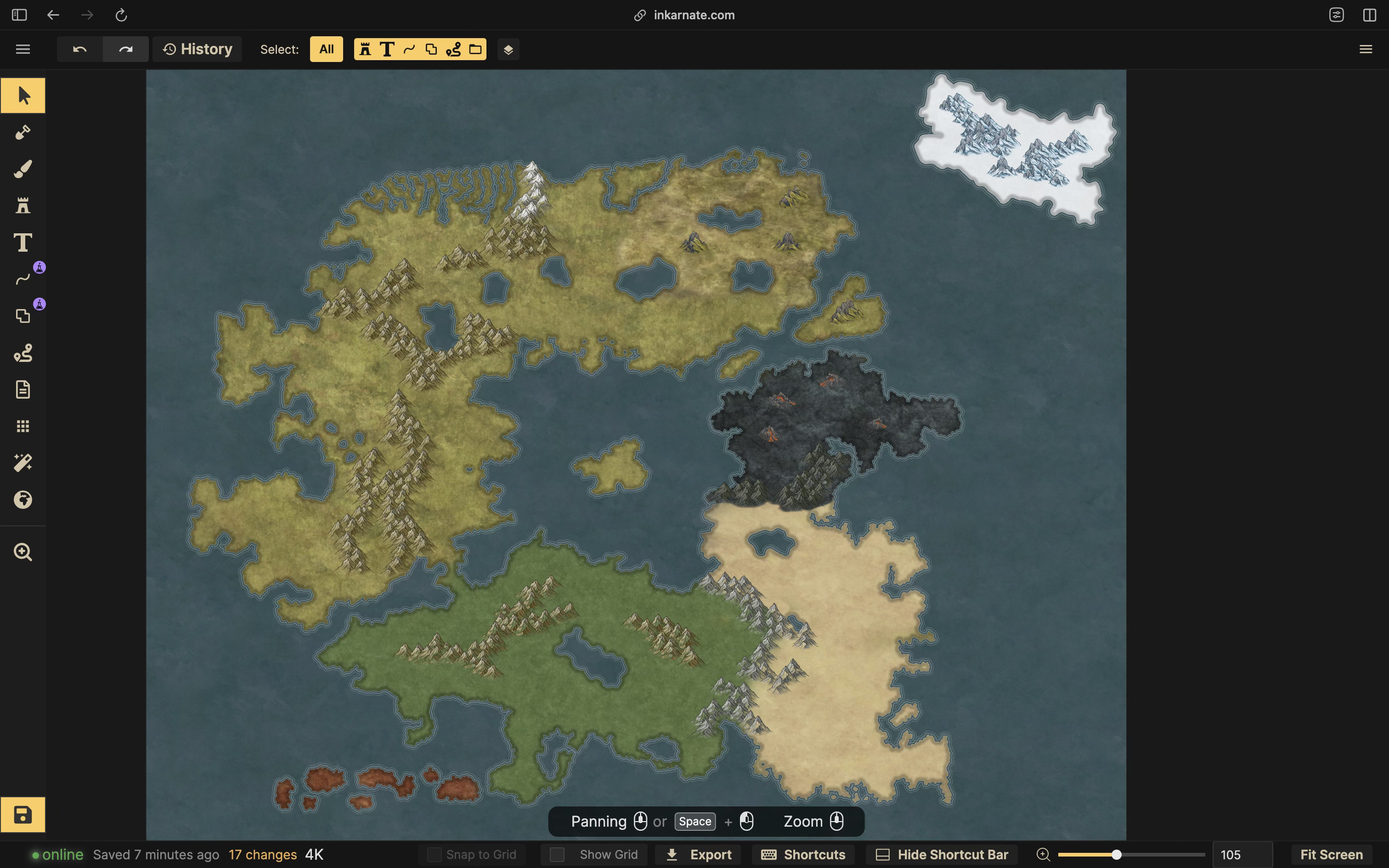
Task: Open the layers selector dropdown
Action: coord(508,49)
